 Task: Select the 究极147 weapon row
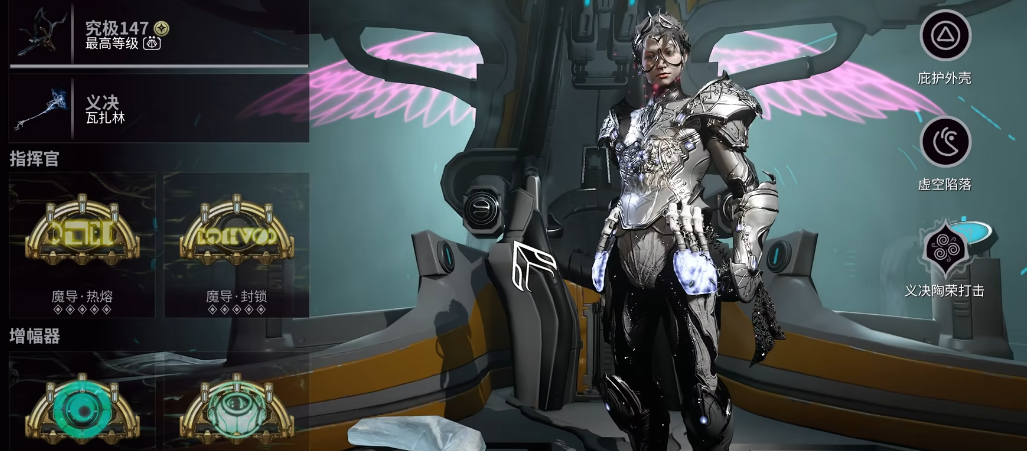coord(158,33)
